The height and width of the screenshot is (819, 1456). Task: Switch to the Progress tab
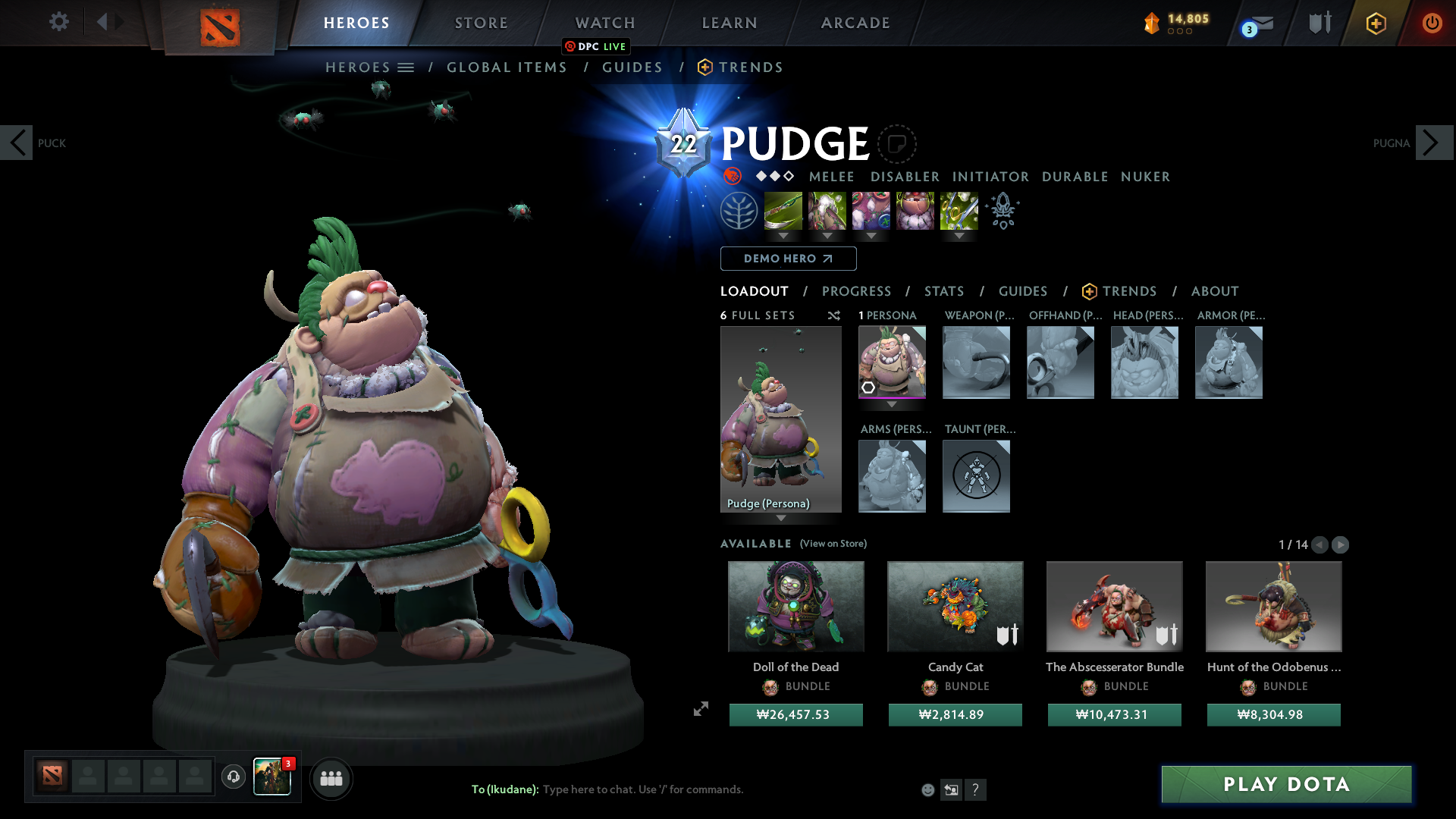tap(857, 291)
